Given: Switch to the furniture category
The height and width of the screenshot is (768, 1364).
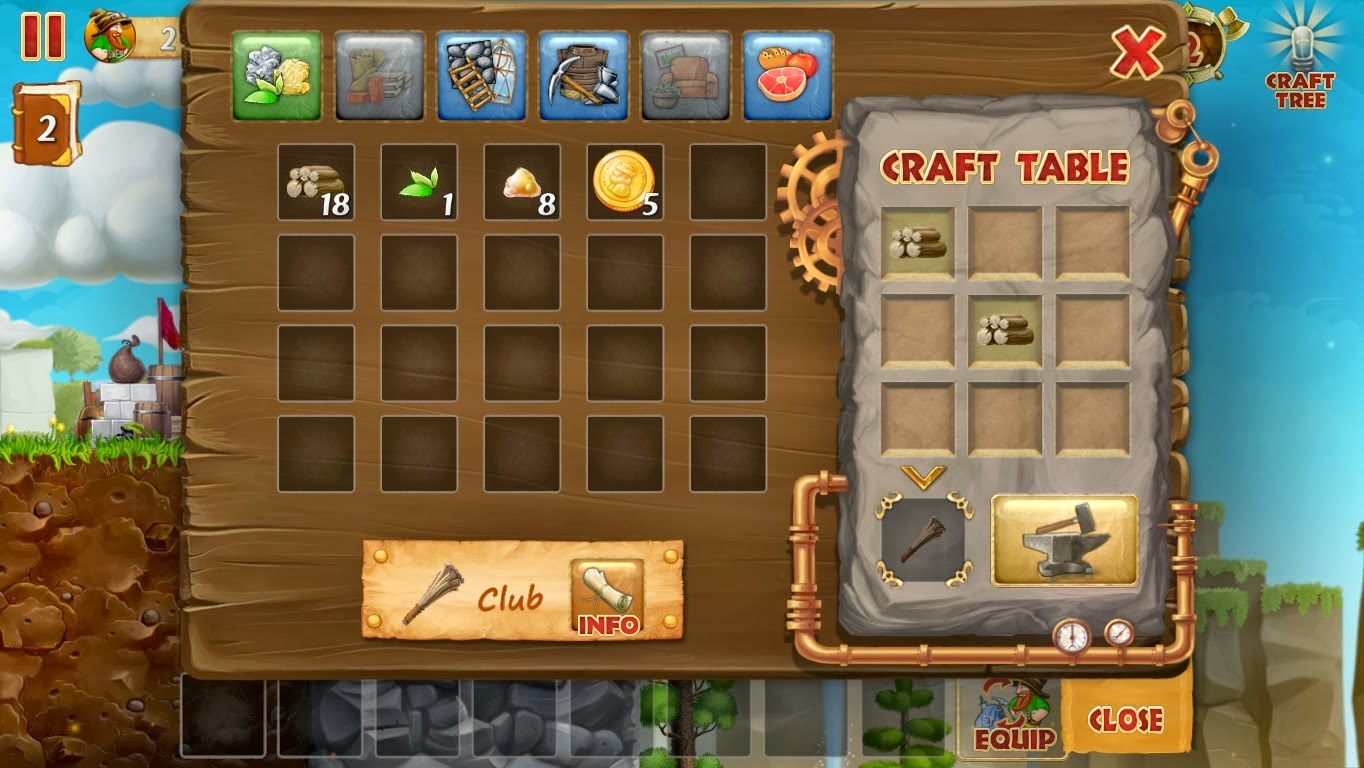Looking at the screenshot, I should point(685,72).
